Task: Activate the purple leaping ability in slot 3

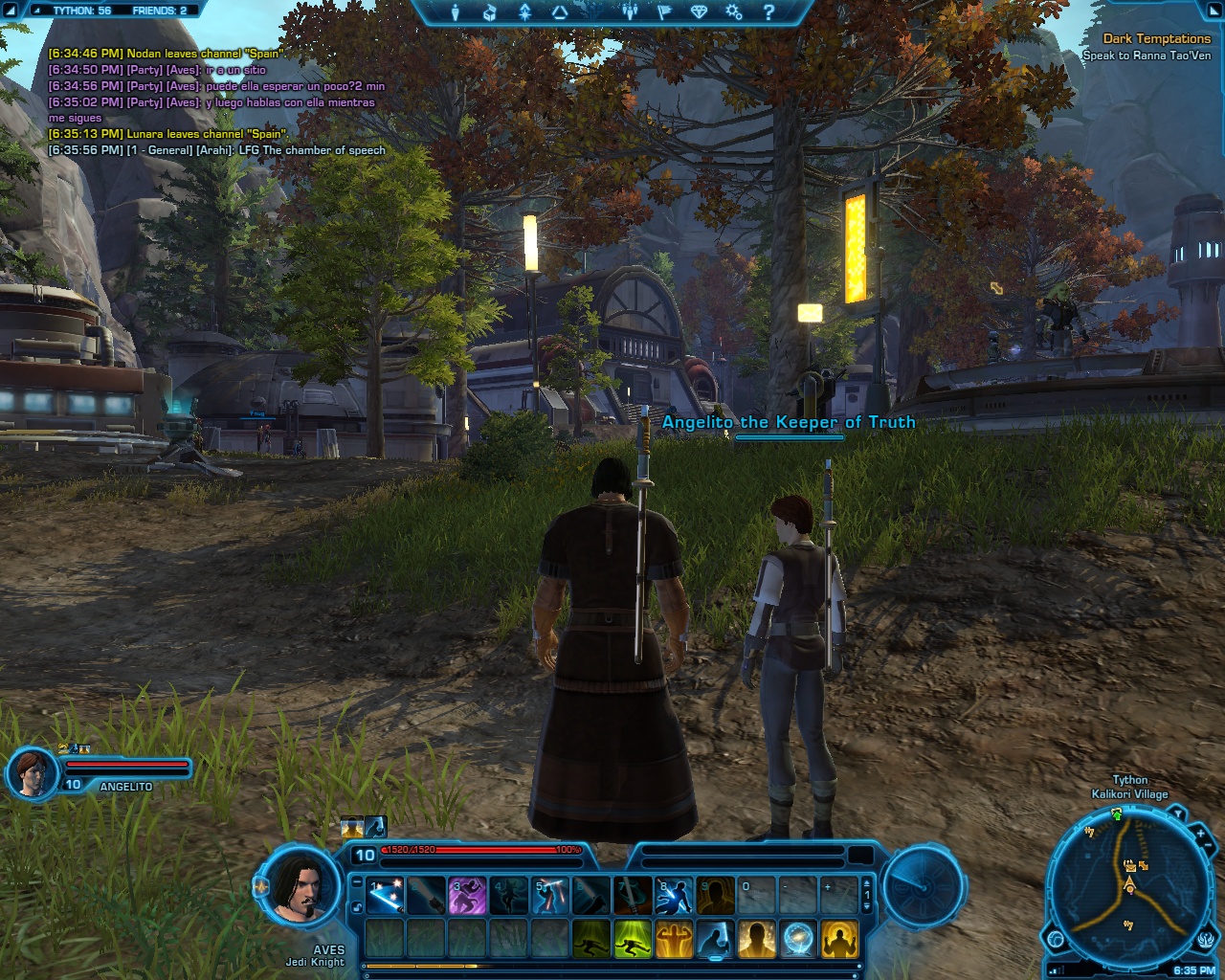Action: tap(467, 895)
